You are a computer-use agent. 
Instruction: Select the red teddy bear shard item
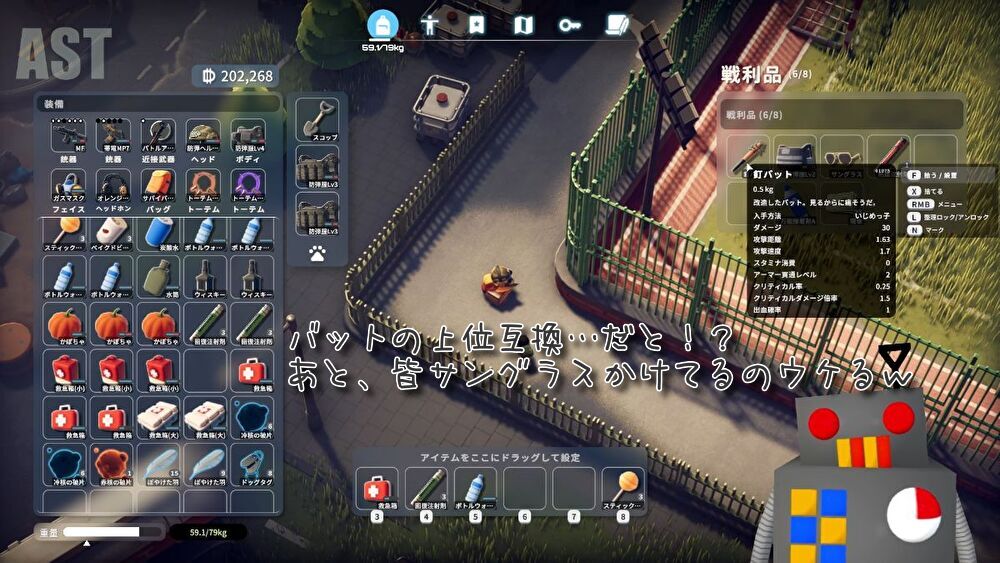click(112, 465)
